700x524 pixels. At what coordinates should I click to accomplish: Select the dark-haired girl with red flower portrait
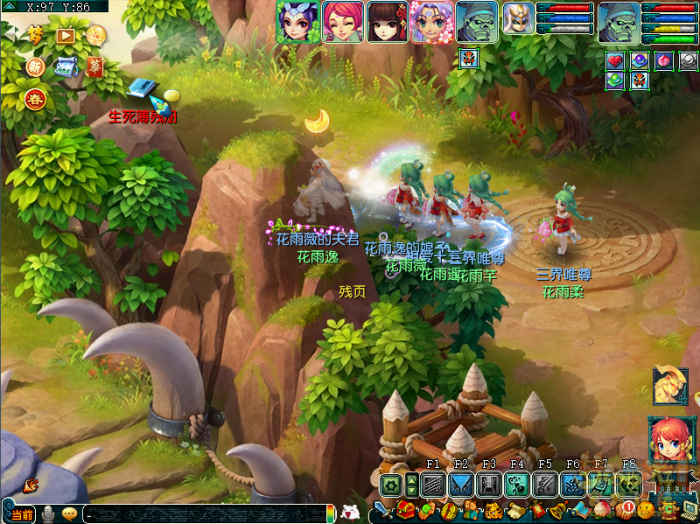pos(386,22)
